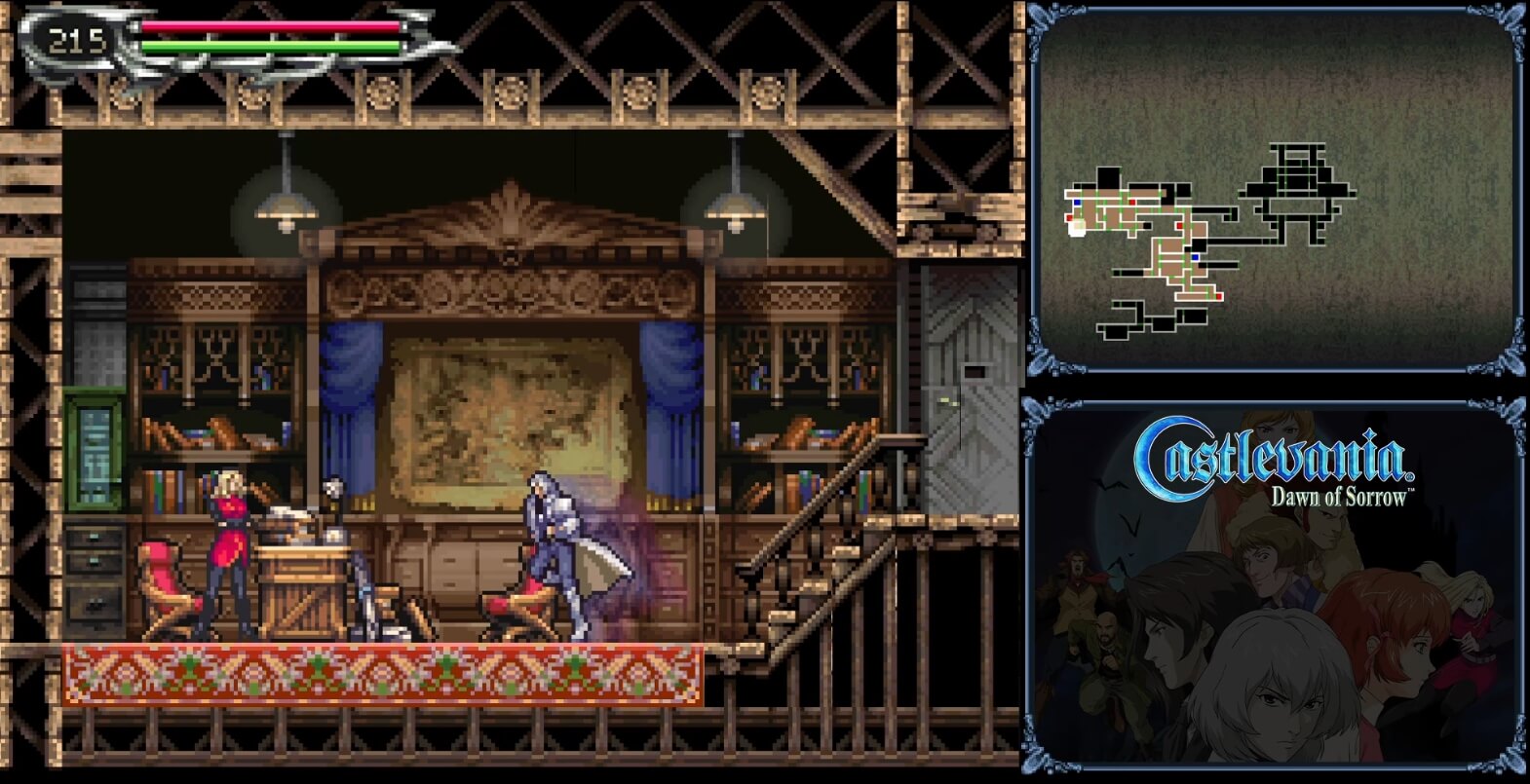Viewport: 1530px width, 784px height.
Task: Click the hanging ceiling lamp on the left
Action: pos(285,209)
